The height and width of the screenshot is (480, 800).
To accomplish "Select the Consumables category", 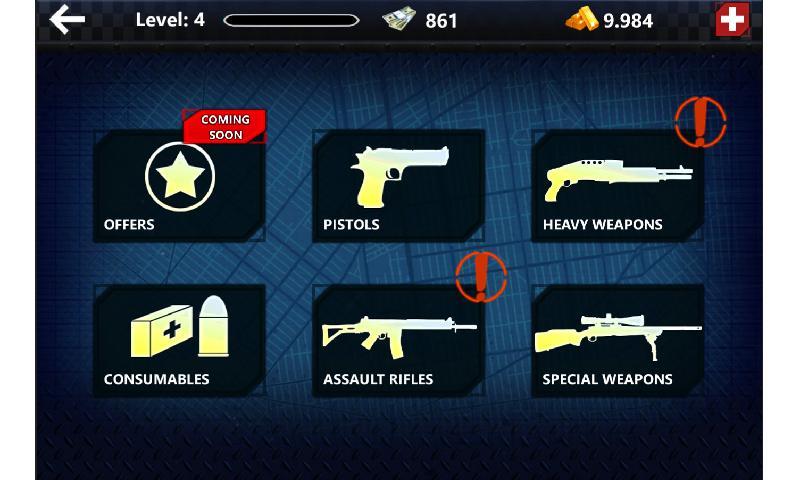I will coord(179,340).
